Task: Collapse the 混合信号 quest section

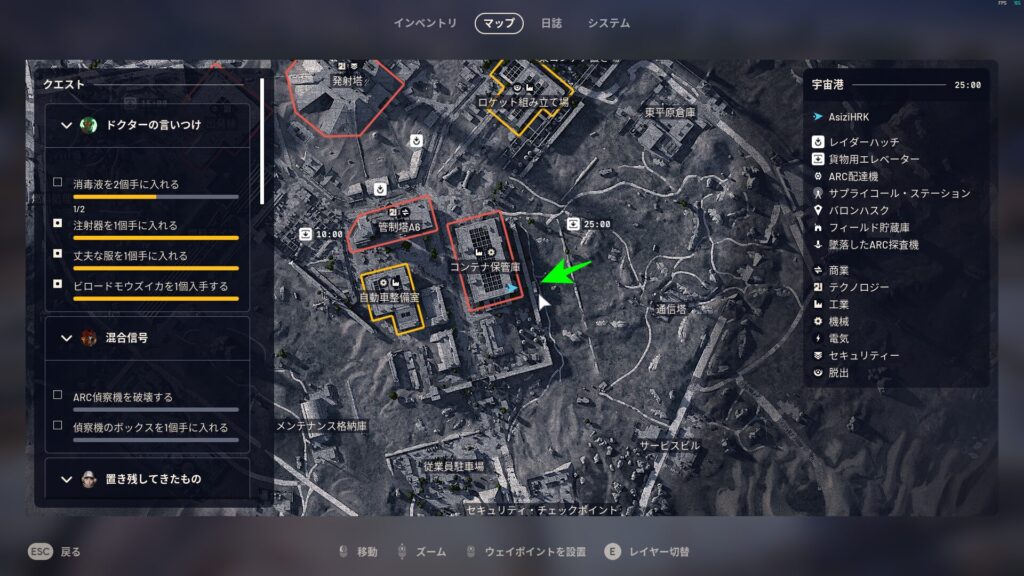Action: pos(67,338)
